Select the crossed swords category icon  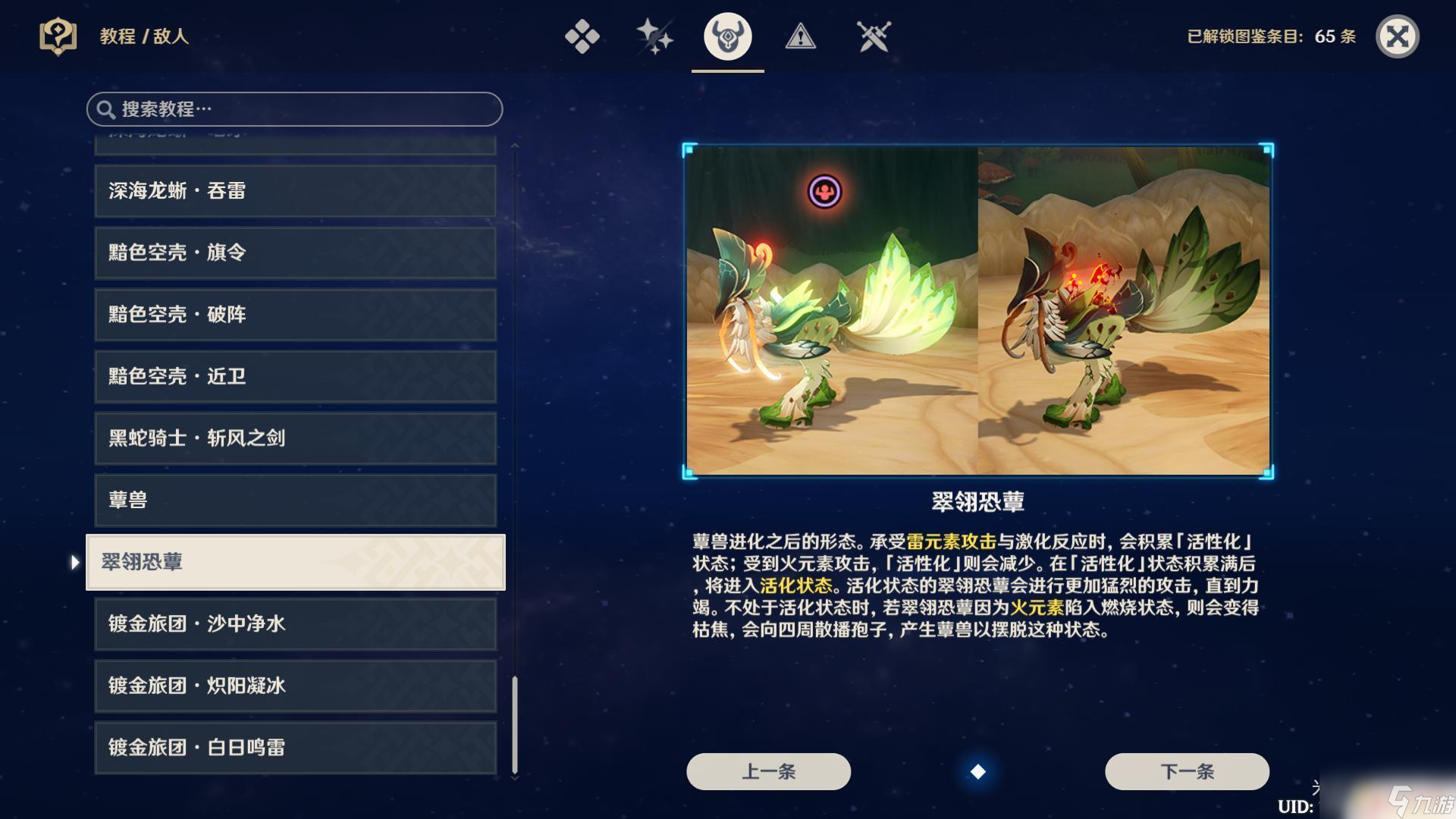coord(874,36)
